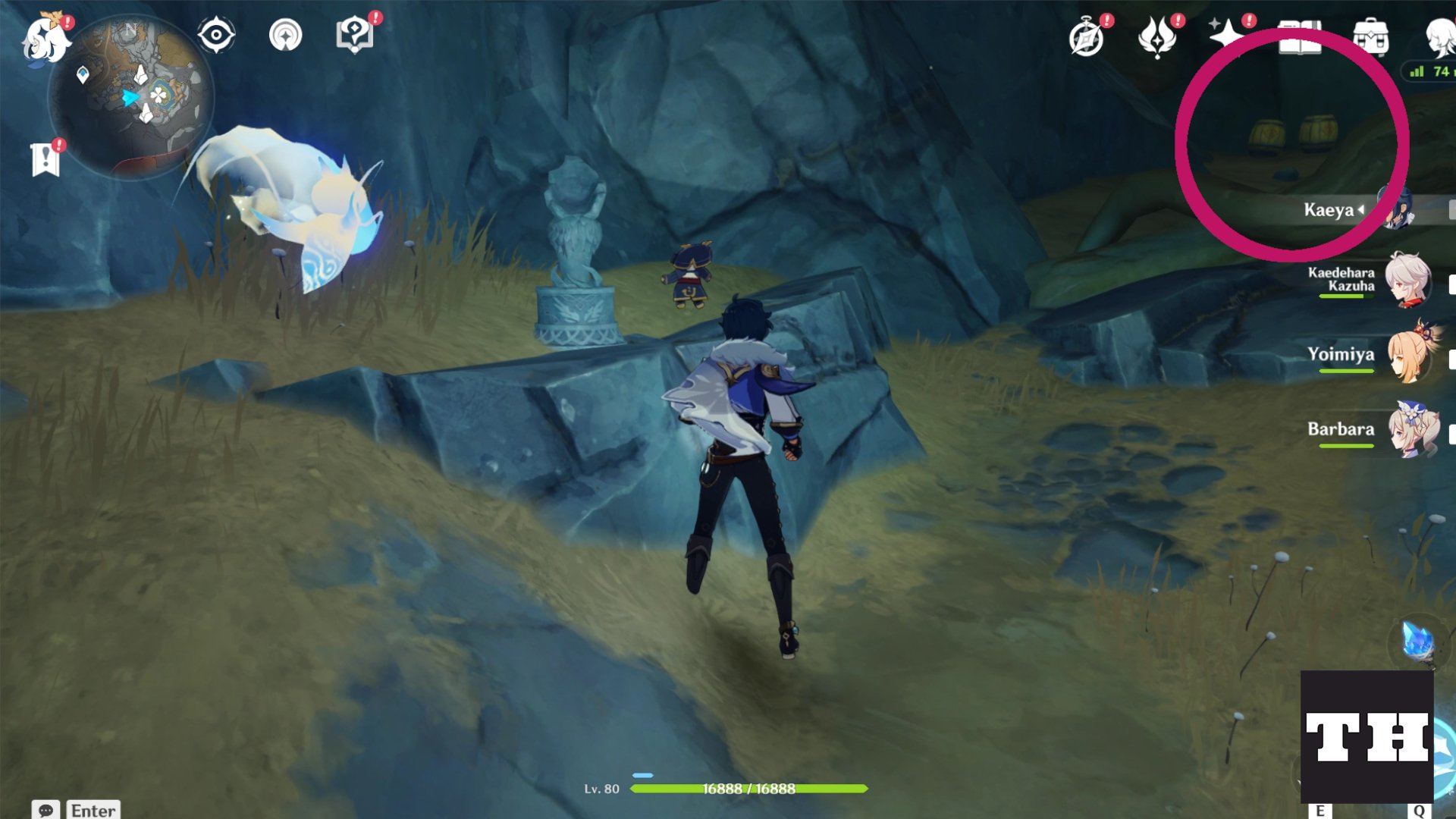This screenshot has height=819, width=1456.
Task: Open the Wish star icon
Action: (x=1225, y=35)
